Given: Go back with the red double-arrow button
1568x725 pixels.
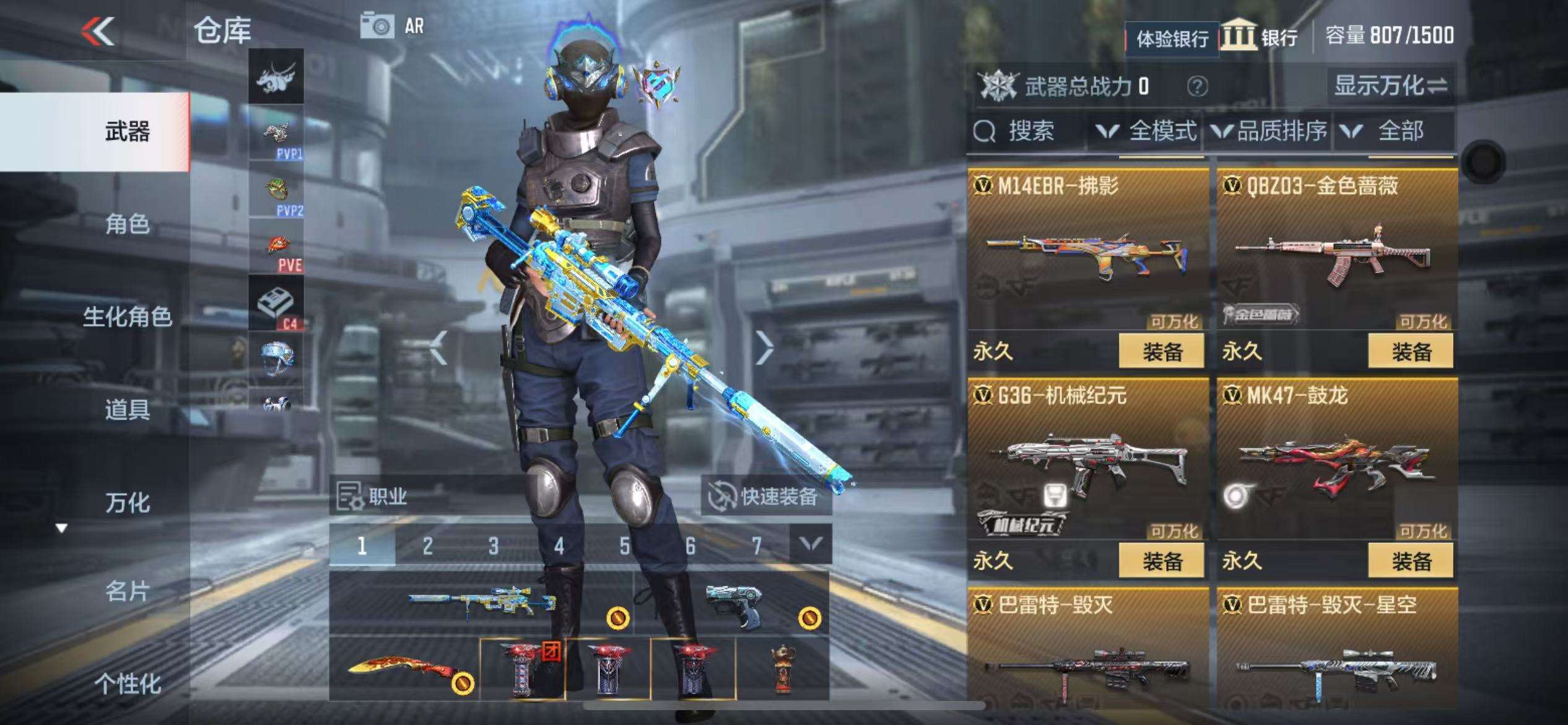Looking at the screenshot, I should pos(98,31).
